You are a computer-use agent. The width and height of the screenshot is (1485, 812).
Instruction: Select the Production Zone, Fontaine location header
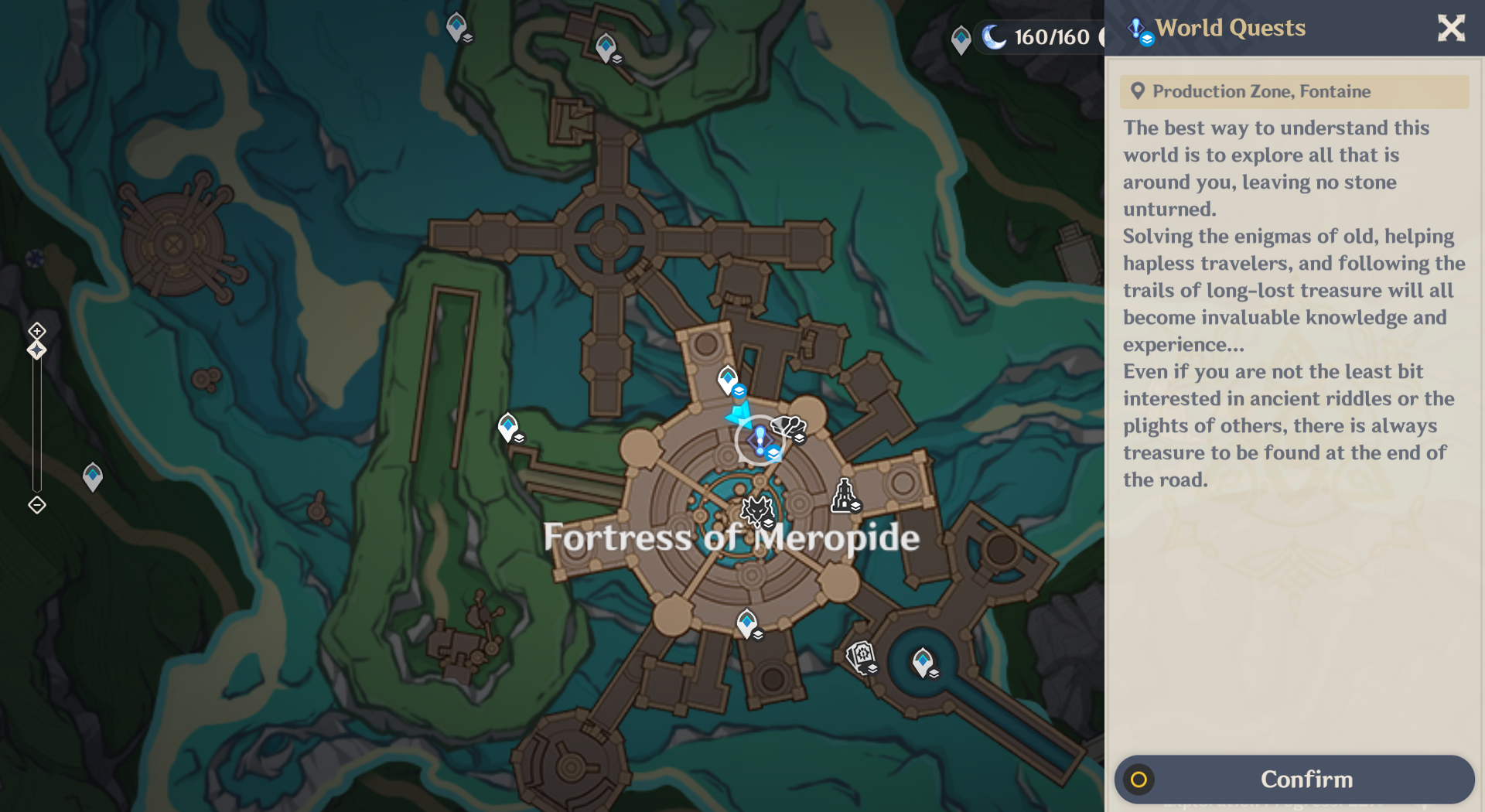1294,91
